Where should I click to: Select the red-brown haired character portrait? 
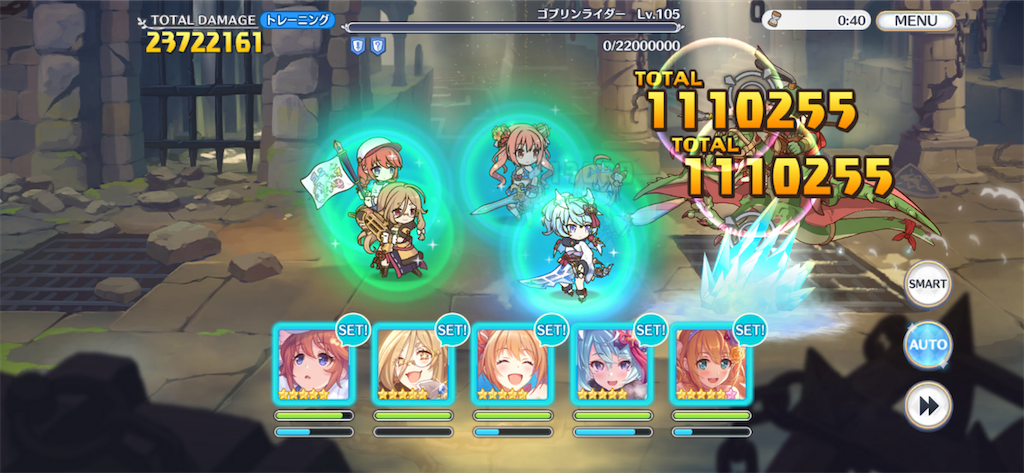point(313,363)
